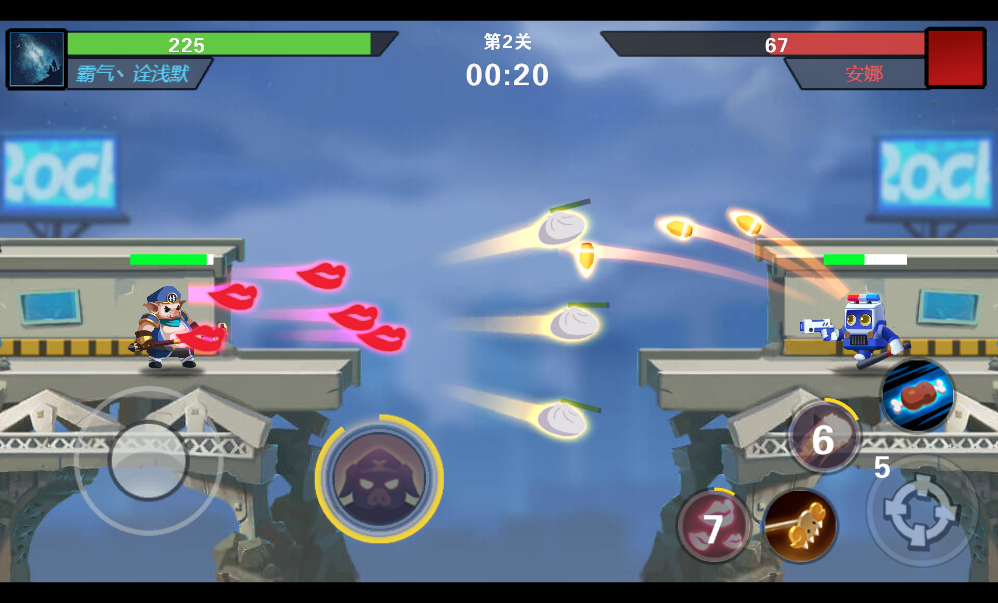This screenshot has height=603, width=998.
Task: Use the golden rake weapon skill
Action: point(800,525)
